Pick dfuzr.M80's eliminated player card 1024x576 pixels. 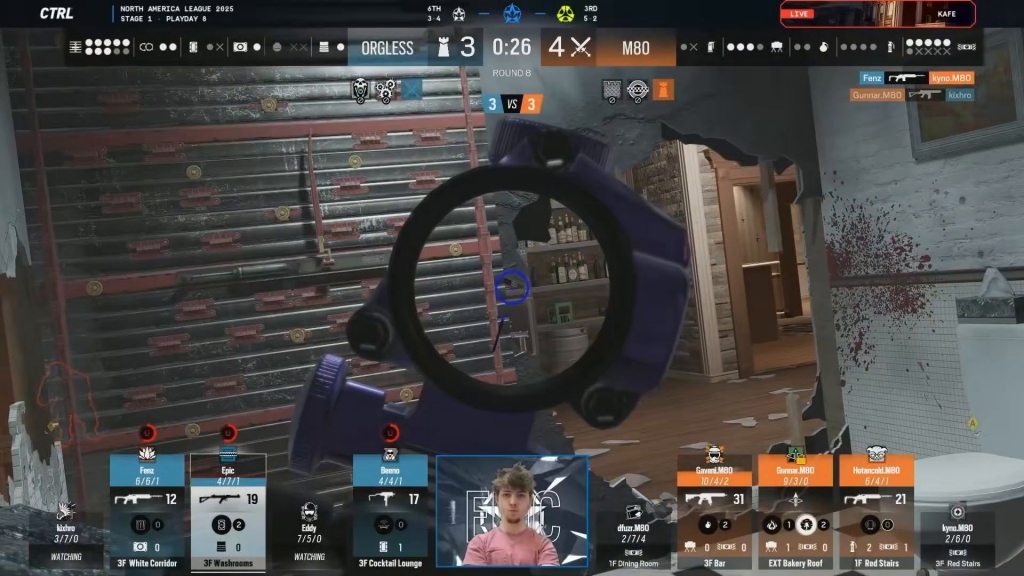coord(633,532)
